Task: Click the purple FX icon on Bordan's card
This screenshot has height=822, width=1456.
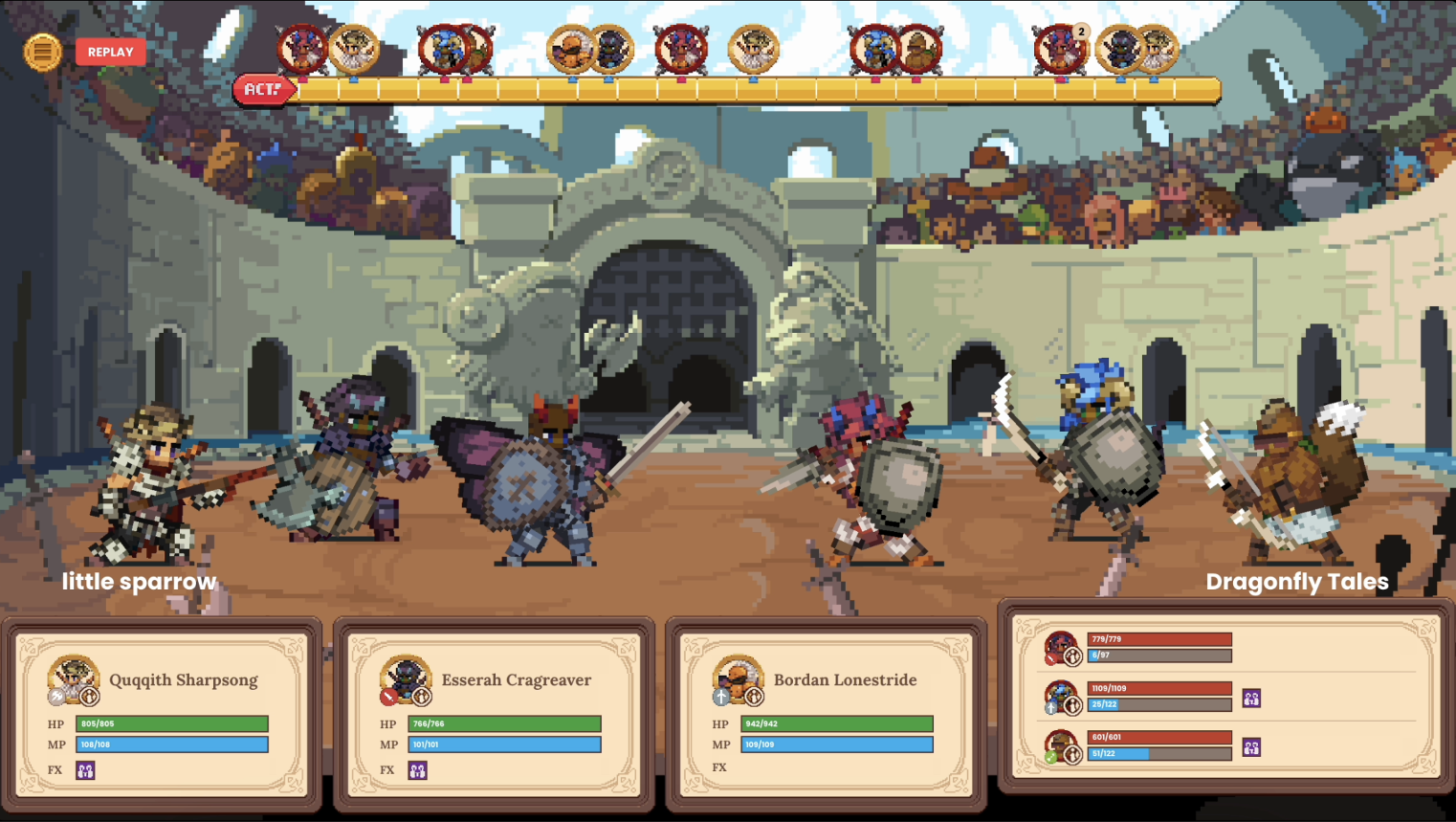Action: pyautogui.click(x=748, y=769)
